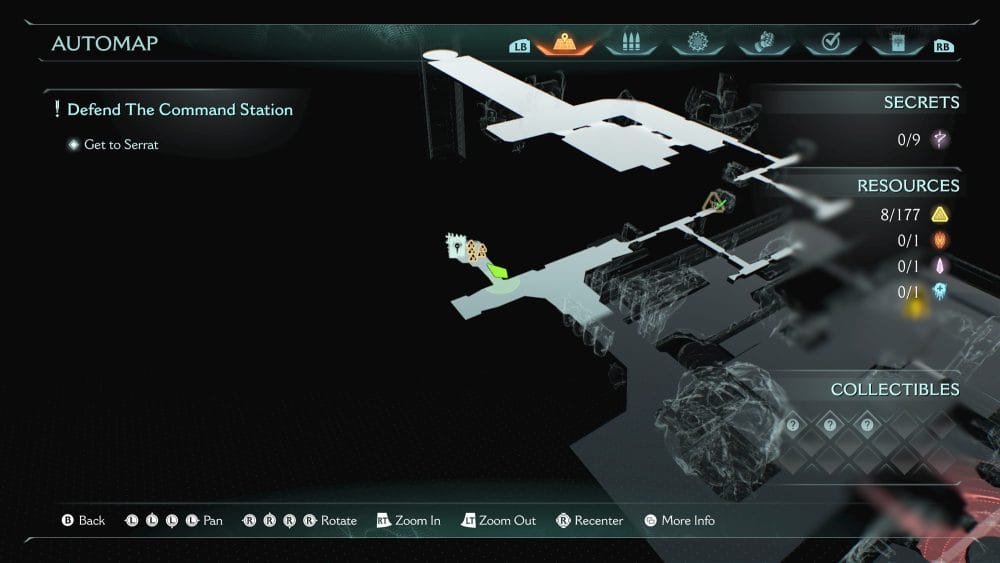Click the purple secrets icon
This screenshot has height=563, width=1000.
click(939, 140)
